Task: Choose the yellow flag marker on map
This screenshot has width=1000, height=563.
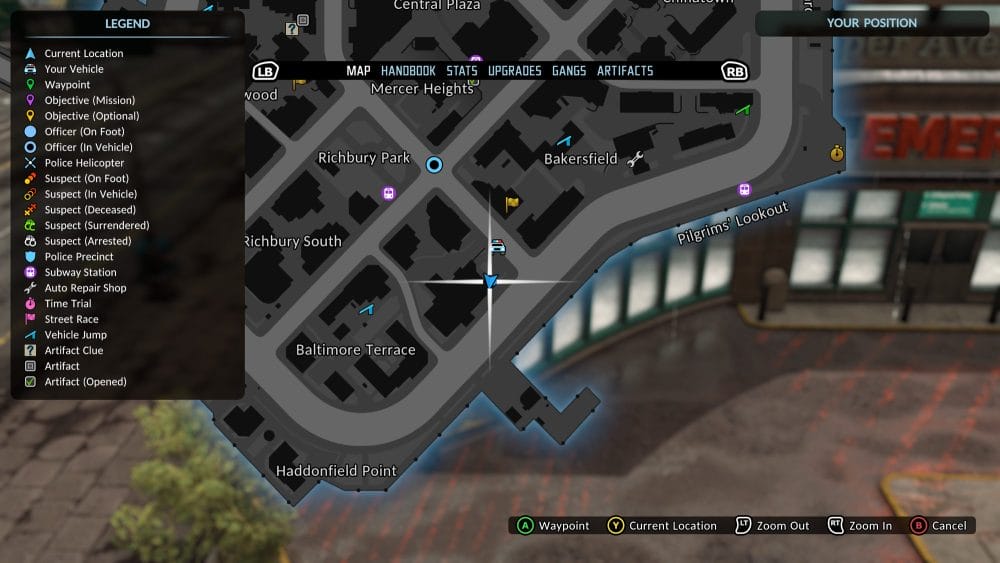Action: pyautogui.click(x=512, y=203)
